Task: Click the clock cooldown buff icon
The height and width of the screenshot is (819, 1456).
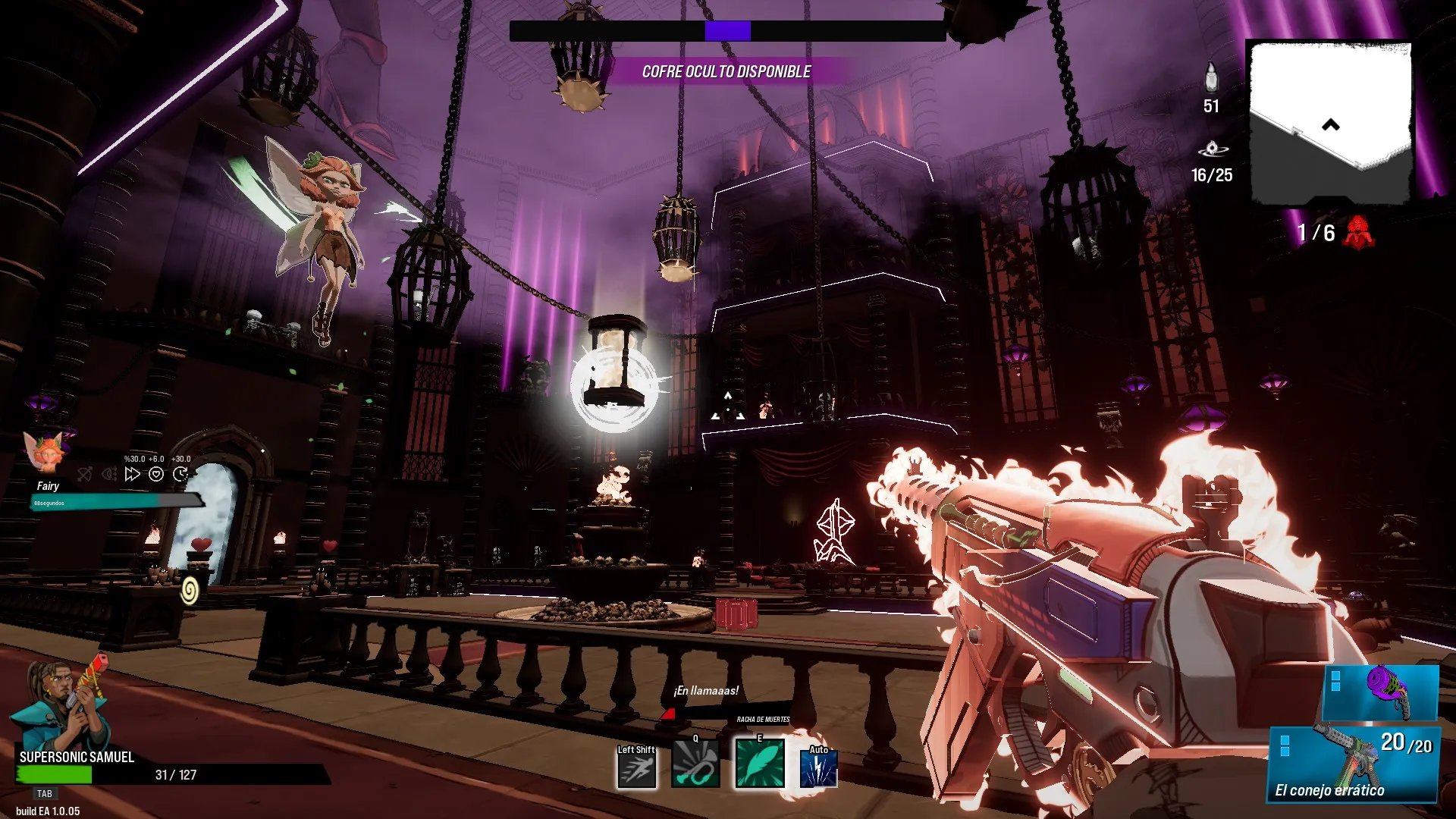Action: pos(180,475)
